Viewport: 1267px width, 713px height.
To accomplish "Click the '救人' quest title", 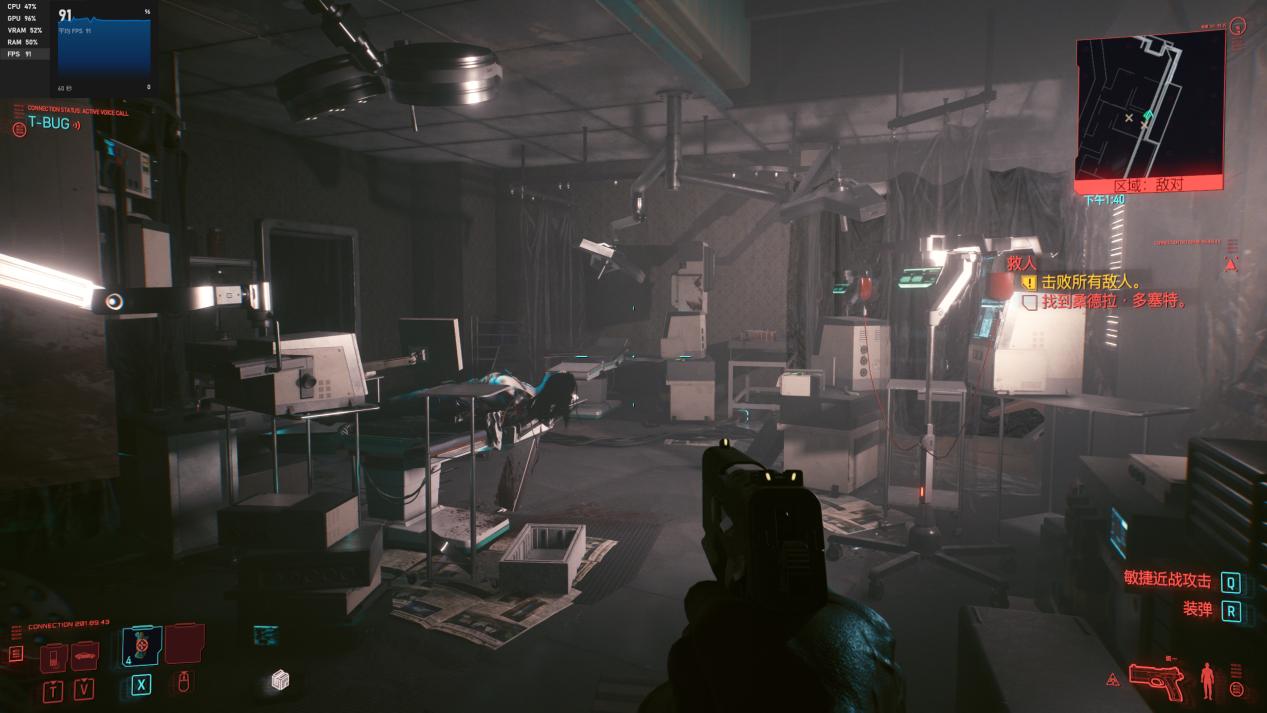I will click(1020, 263).
